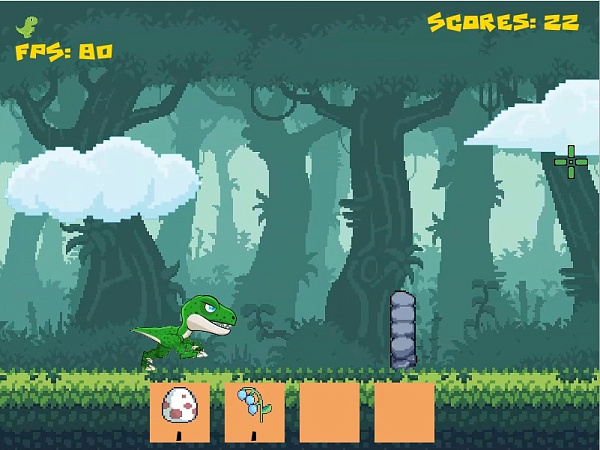This screenshot has width=600, height=450.
Task: Select the spotted egg item slot
Action: (180, 411)
